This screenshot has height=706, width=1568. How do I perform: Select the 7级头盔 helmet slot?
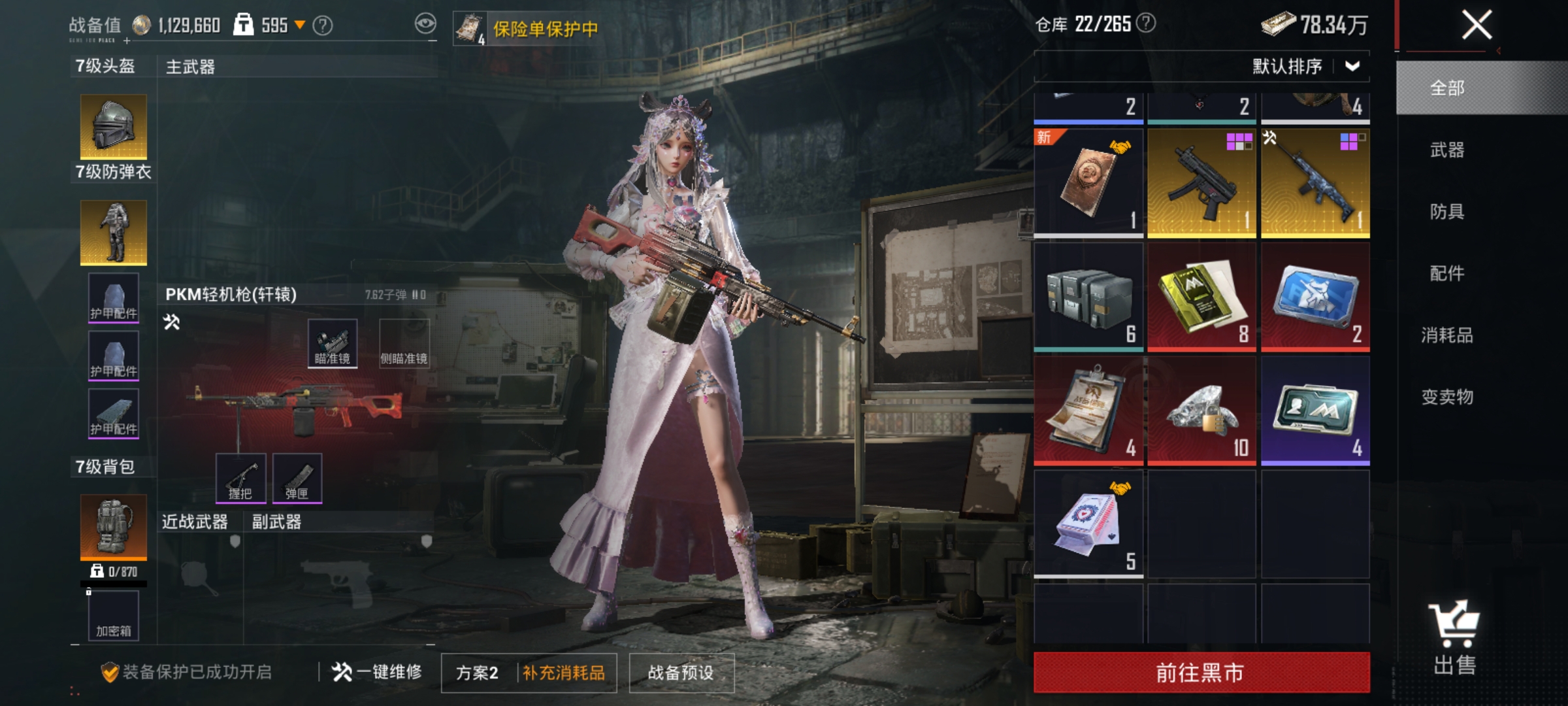click(112, 127)
